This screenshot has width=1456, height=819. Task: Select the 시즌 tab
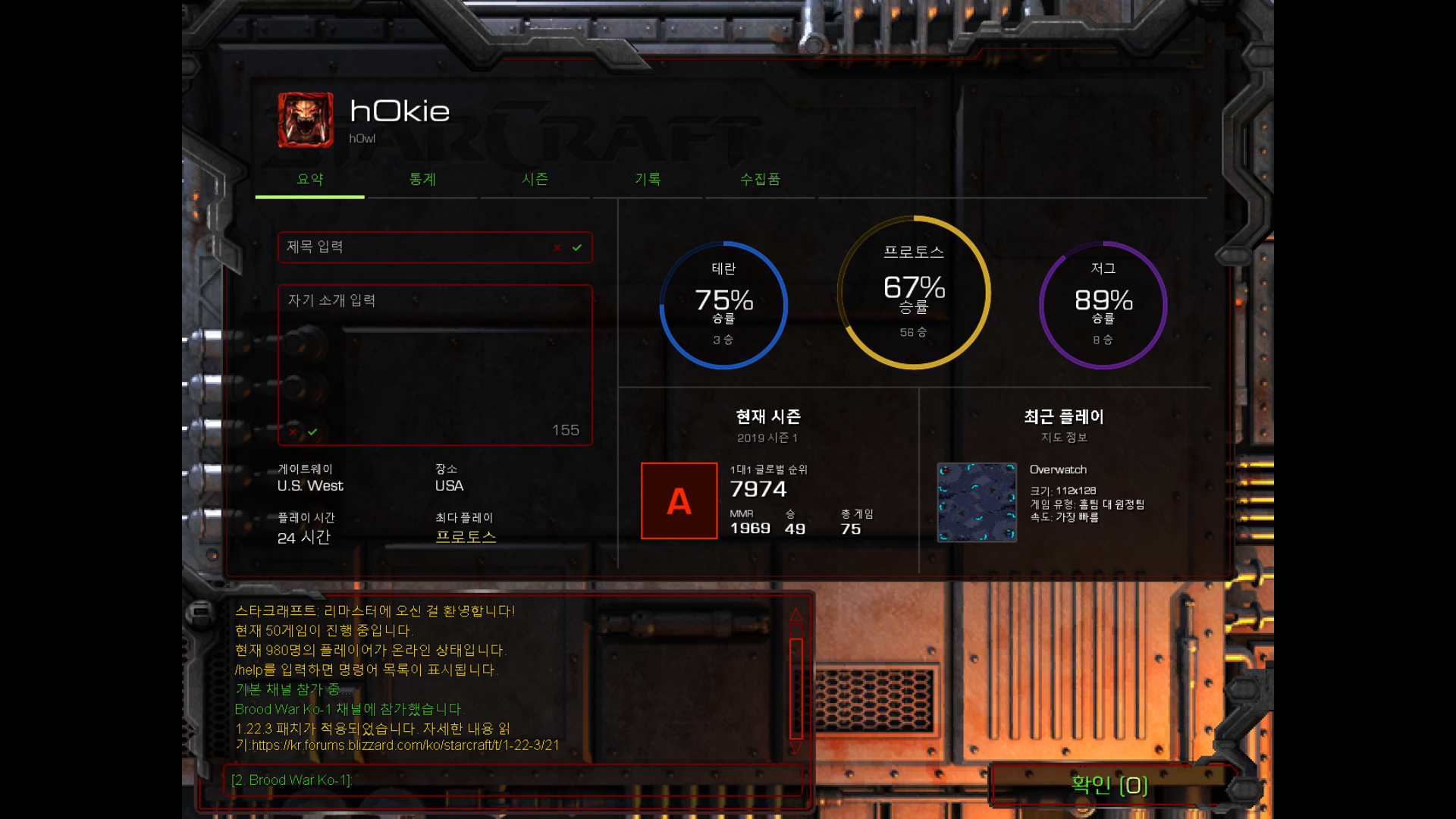[x=535, y=180]
